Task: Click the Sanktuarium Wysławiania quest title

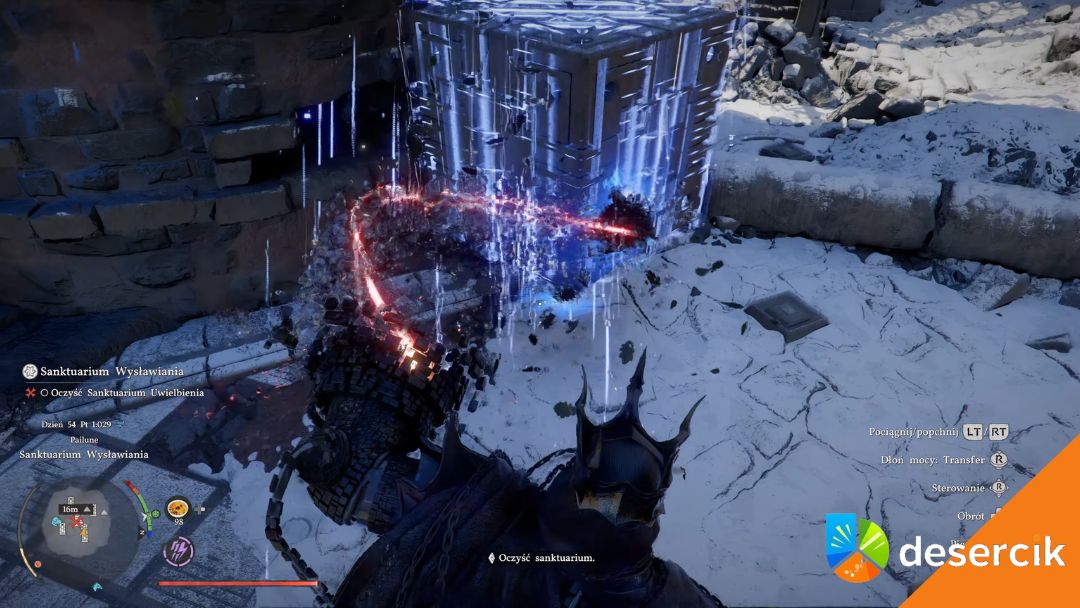Action: click(x=96, y=371)
